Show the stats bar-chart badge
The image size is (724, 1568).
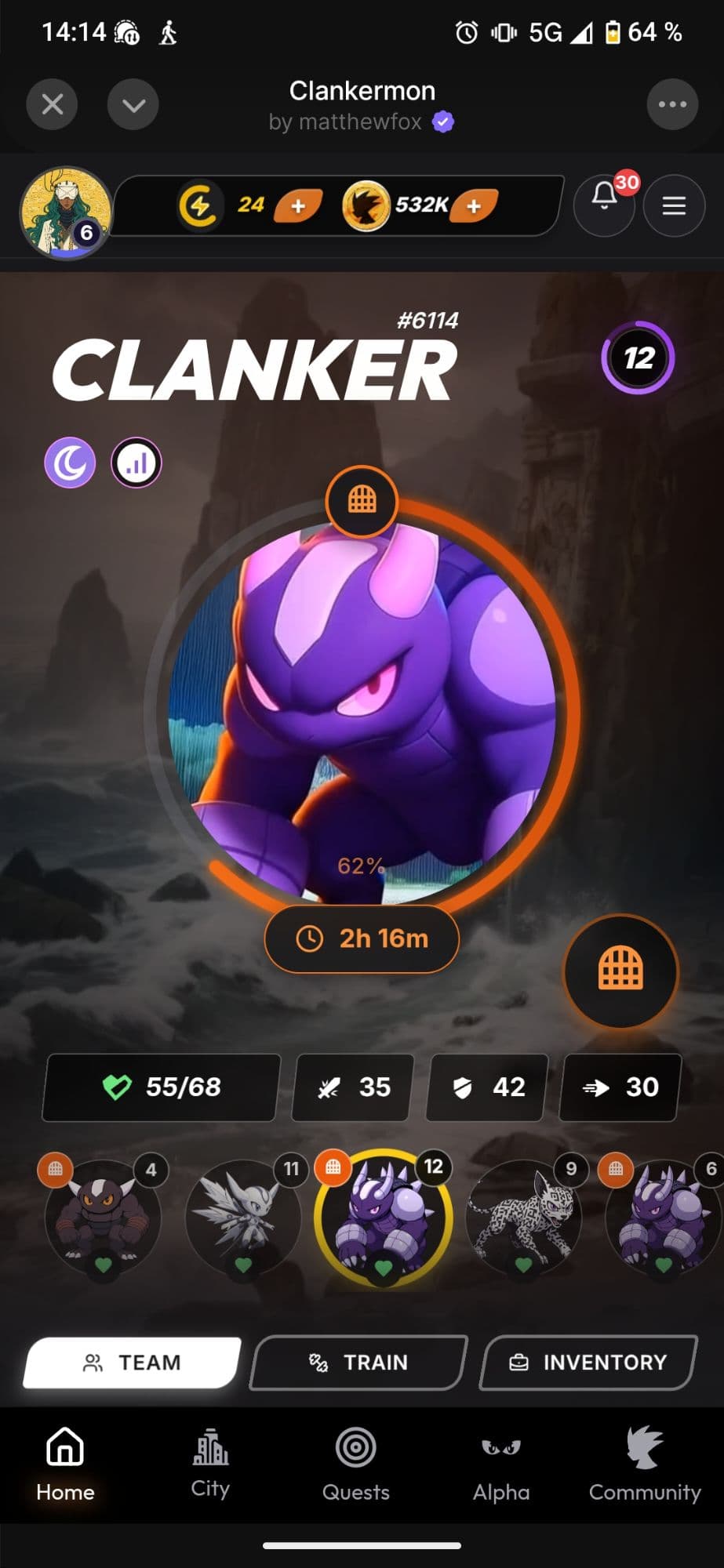136,463
